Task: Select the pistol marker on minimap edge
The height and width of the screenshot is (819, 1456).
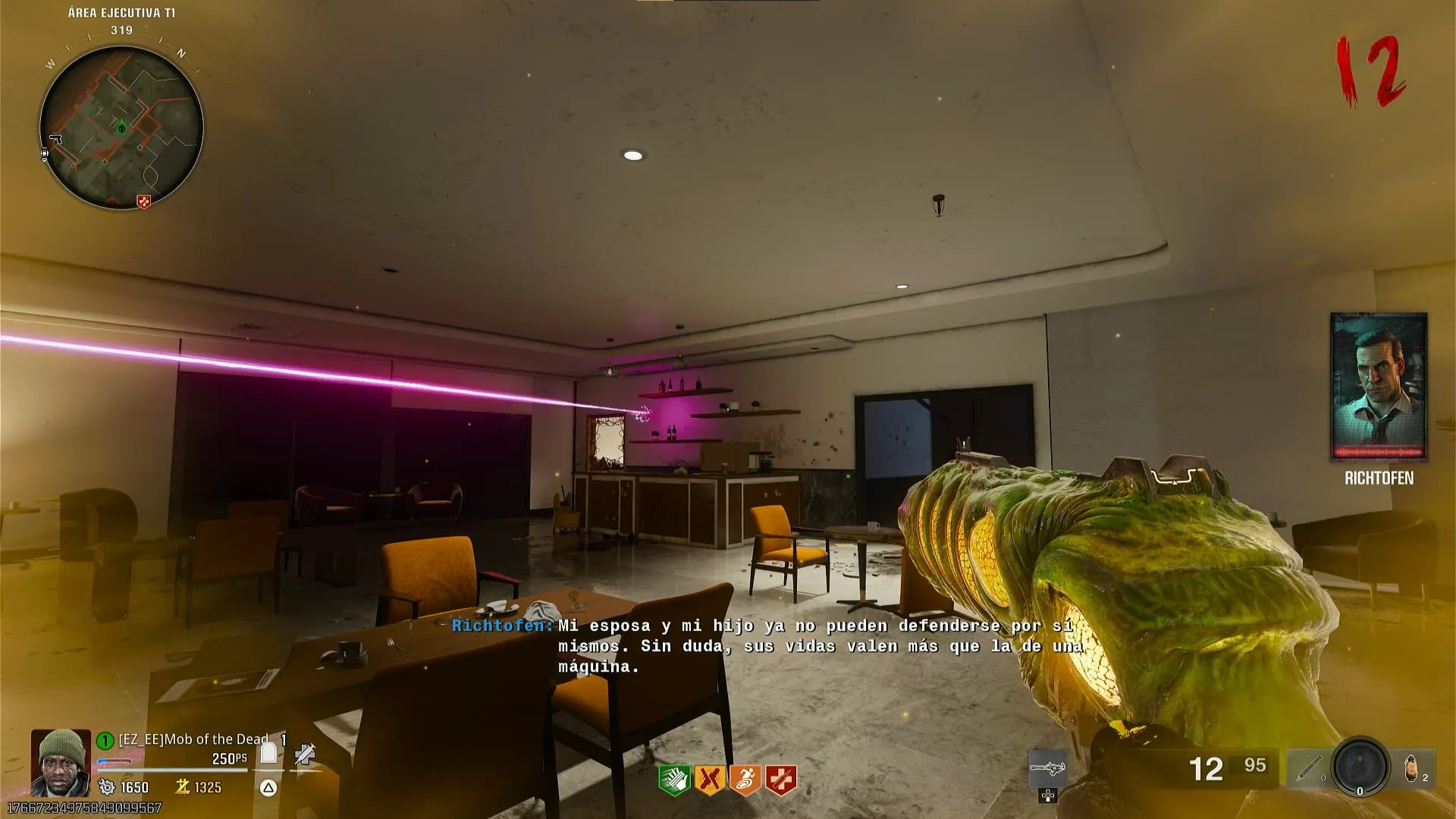Action: pos(55,140)
